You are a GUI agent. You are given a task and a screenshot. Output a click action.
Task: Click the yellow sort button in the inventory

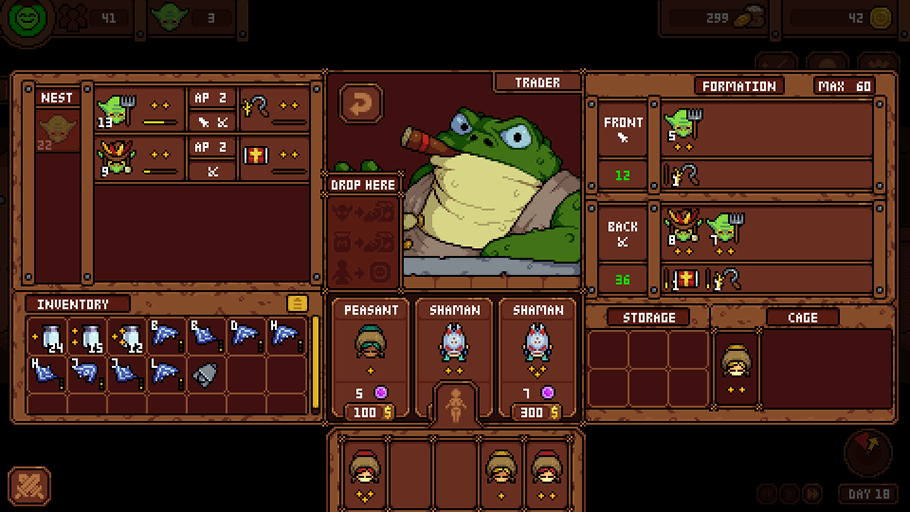point(297,303)
